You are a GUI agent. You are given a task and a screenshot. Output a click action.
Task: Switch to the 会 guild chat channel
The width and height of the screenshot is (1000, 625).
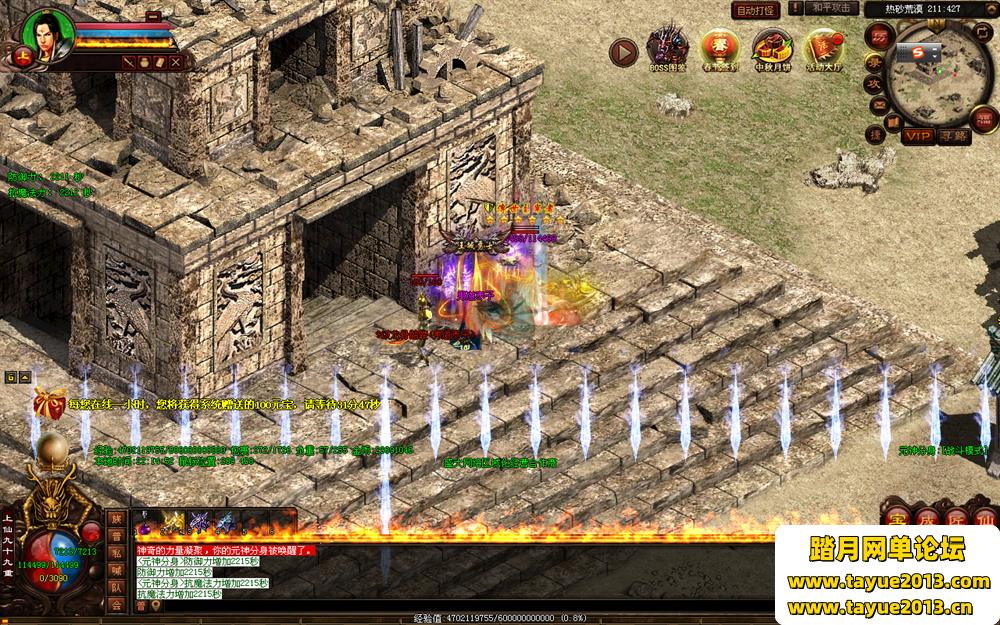click(x=117, y=604)
